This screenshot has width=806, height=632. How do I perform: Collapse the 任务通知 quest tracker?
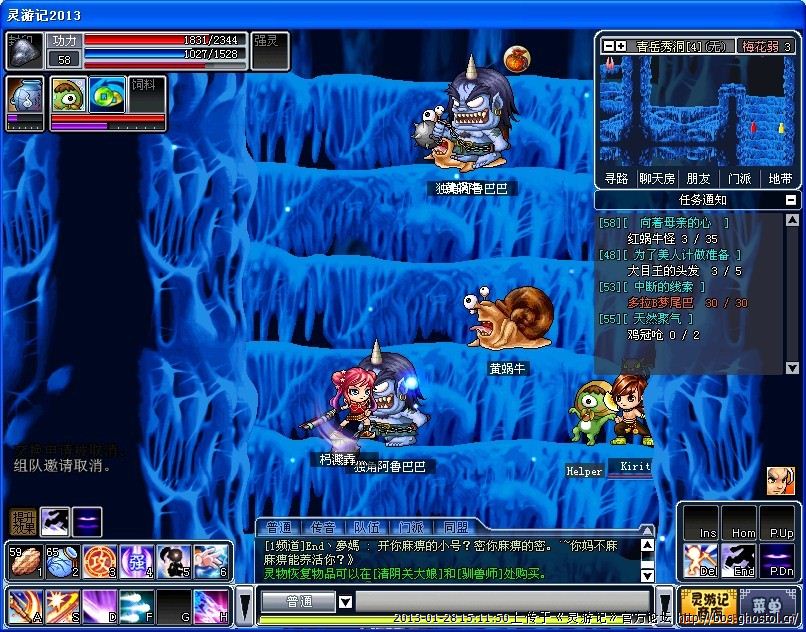[791, 200]
